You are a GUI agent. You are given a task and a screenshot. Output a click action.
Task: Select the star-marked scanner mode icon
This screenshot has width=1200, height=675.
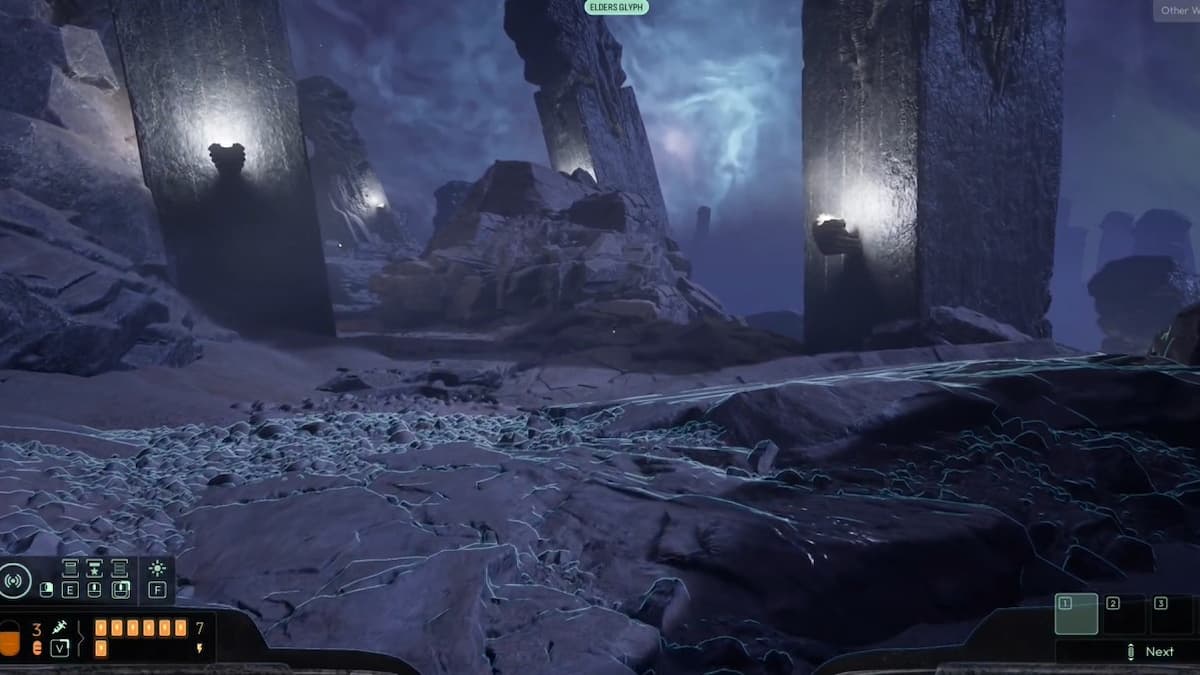[x=94, y=568]
